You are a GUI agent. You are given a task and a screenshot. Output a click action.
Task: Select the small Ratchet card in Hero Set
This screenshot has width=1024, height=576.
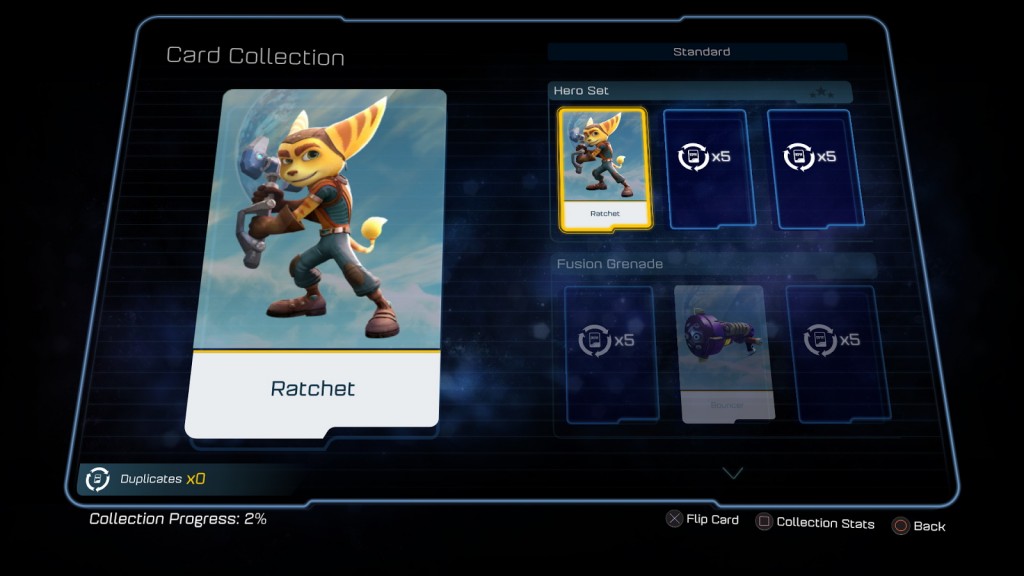(604, 168)
